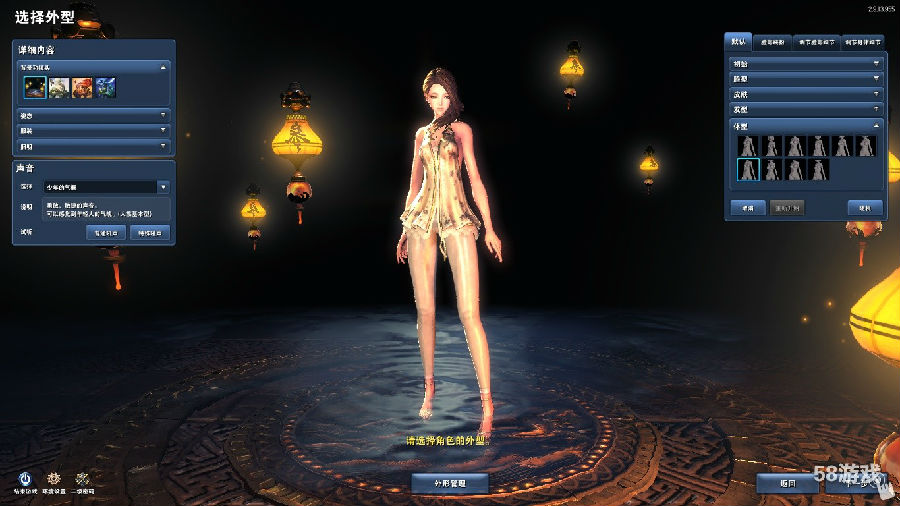Image resolution: width=900 pixels, height=506 pixels.
Task: Pick the selected glowing lantern background thumbnail
Action: pos(36,88)
